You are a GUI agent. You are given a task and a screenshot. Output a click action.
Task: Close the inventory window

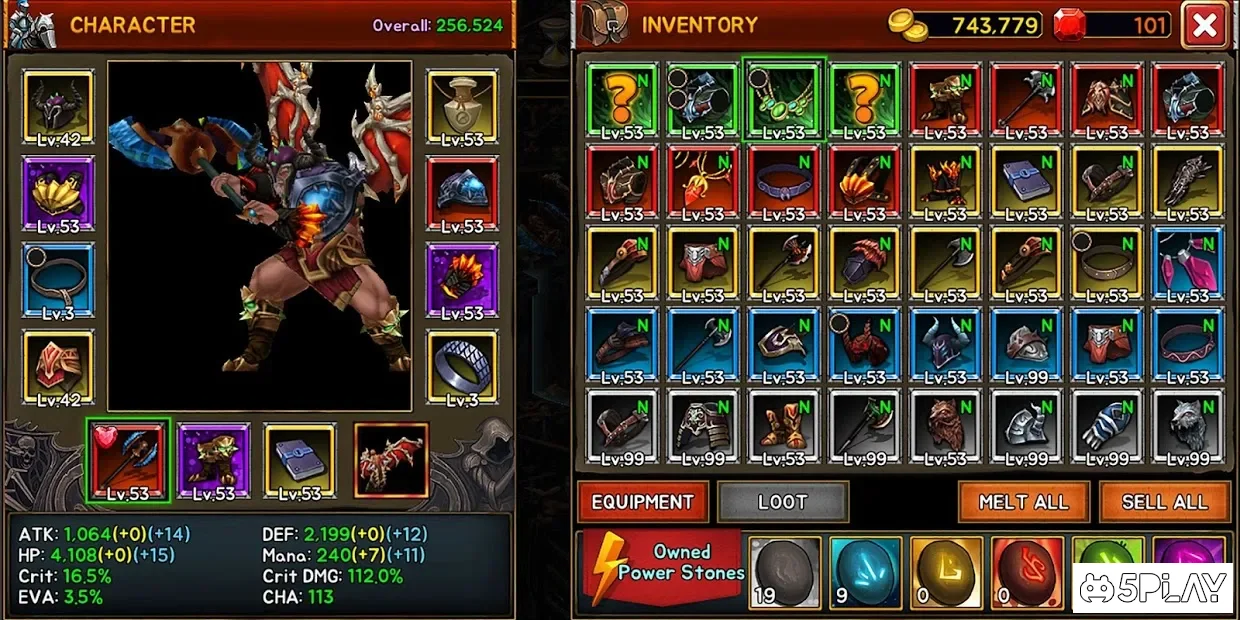click(1204, 26)
